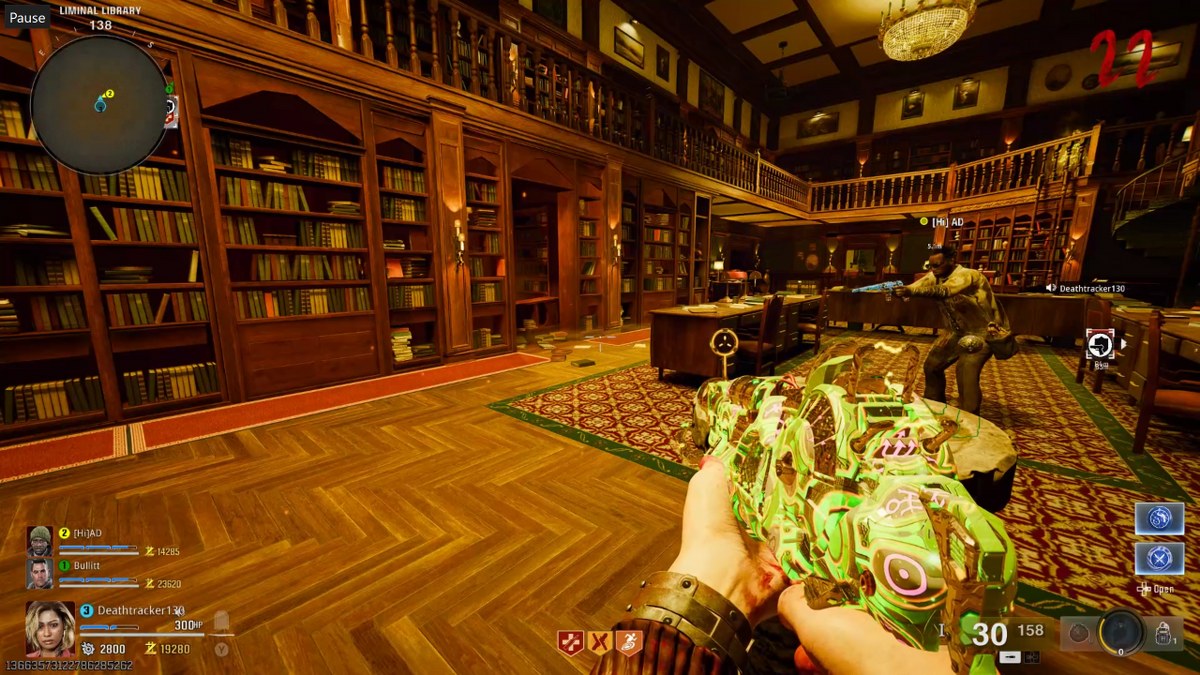Click the circular field upgrade gauge

pos(1121,632)
